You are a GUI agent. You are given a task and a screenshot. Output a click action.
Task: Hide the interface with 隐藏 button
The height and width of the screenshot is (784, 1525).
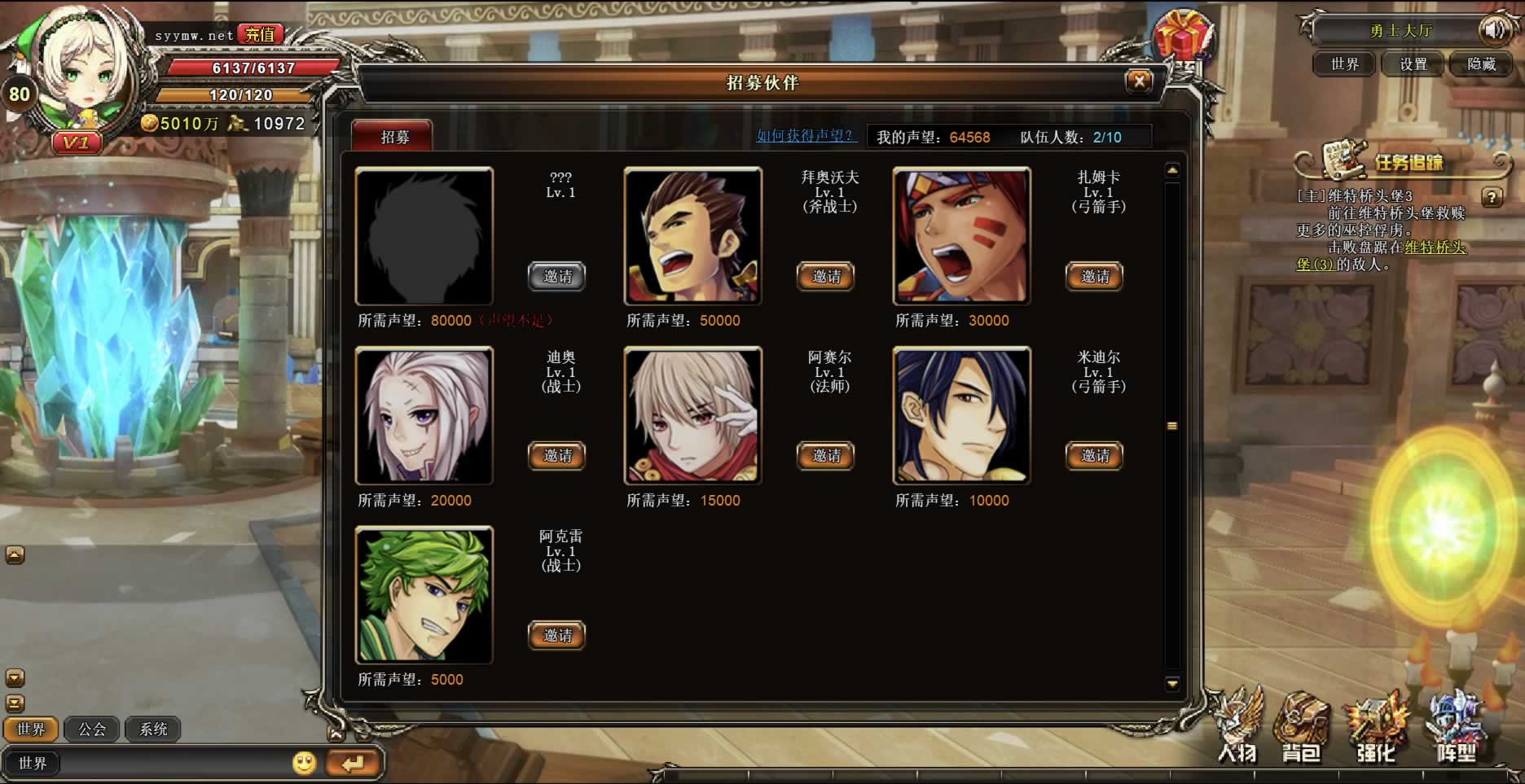pyautogui.click(x=1481, y=64)
